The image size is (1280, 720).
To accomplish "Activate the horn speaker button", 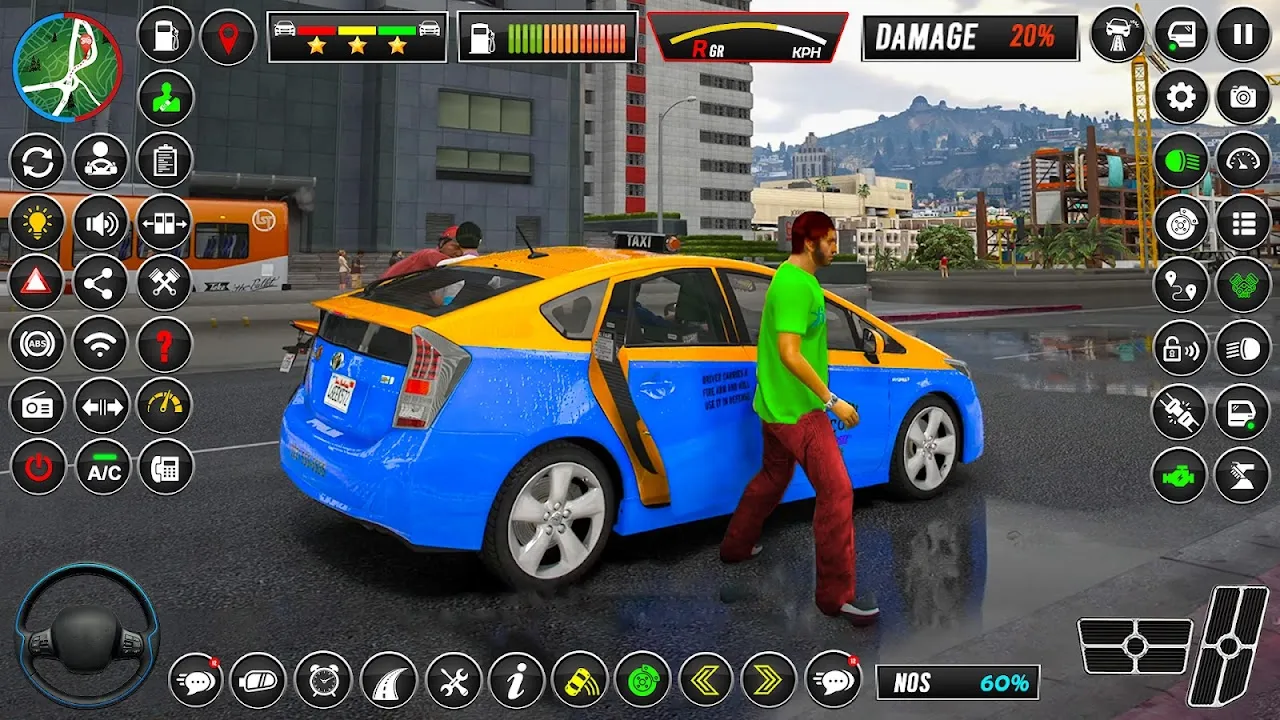I will tap(101, 223).
